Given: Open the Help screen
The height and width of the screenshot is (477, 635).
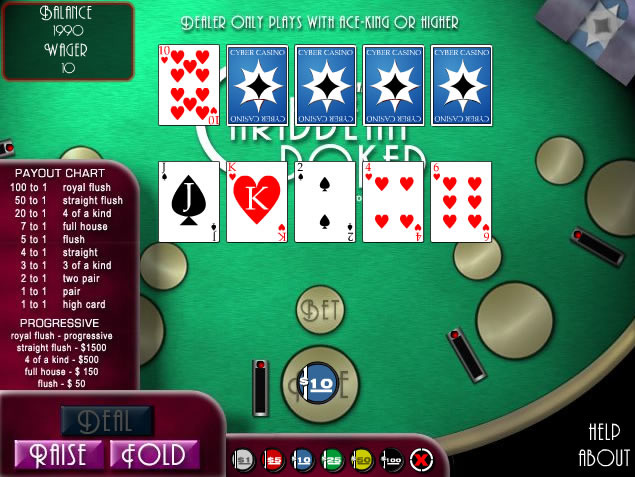Looking at the screenshot, I should [605, 432].
